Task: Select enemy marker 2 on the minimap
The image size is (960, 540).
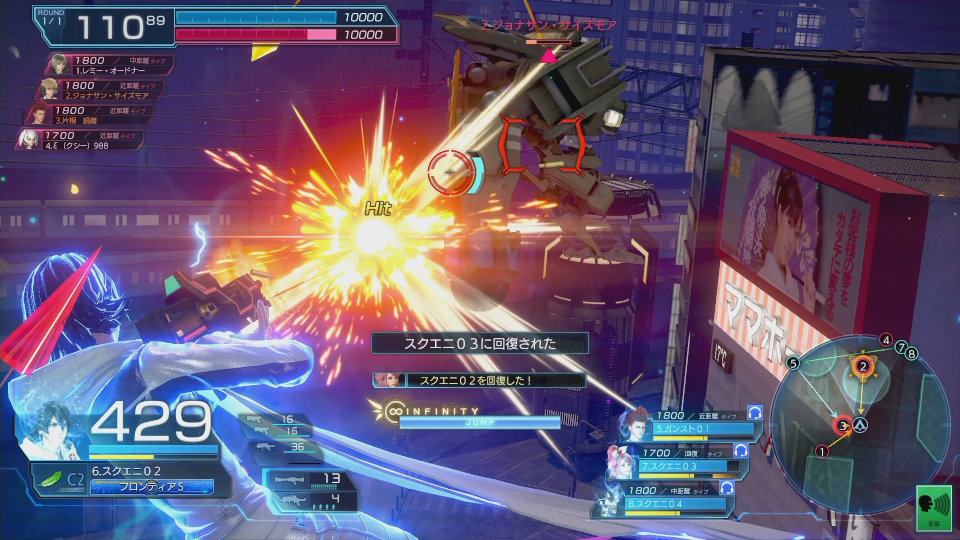Action: (x=861, y=367)
